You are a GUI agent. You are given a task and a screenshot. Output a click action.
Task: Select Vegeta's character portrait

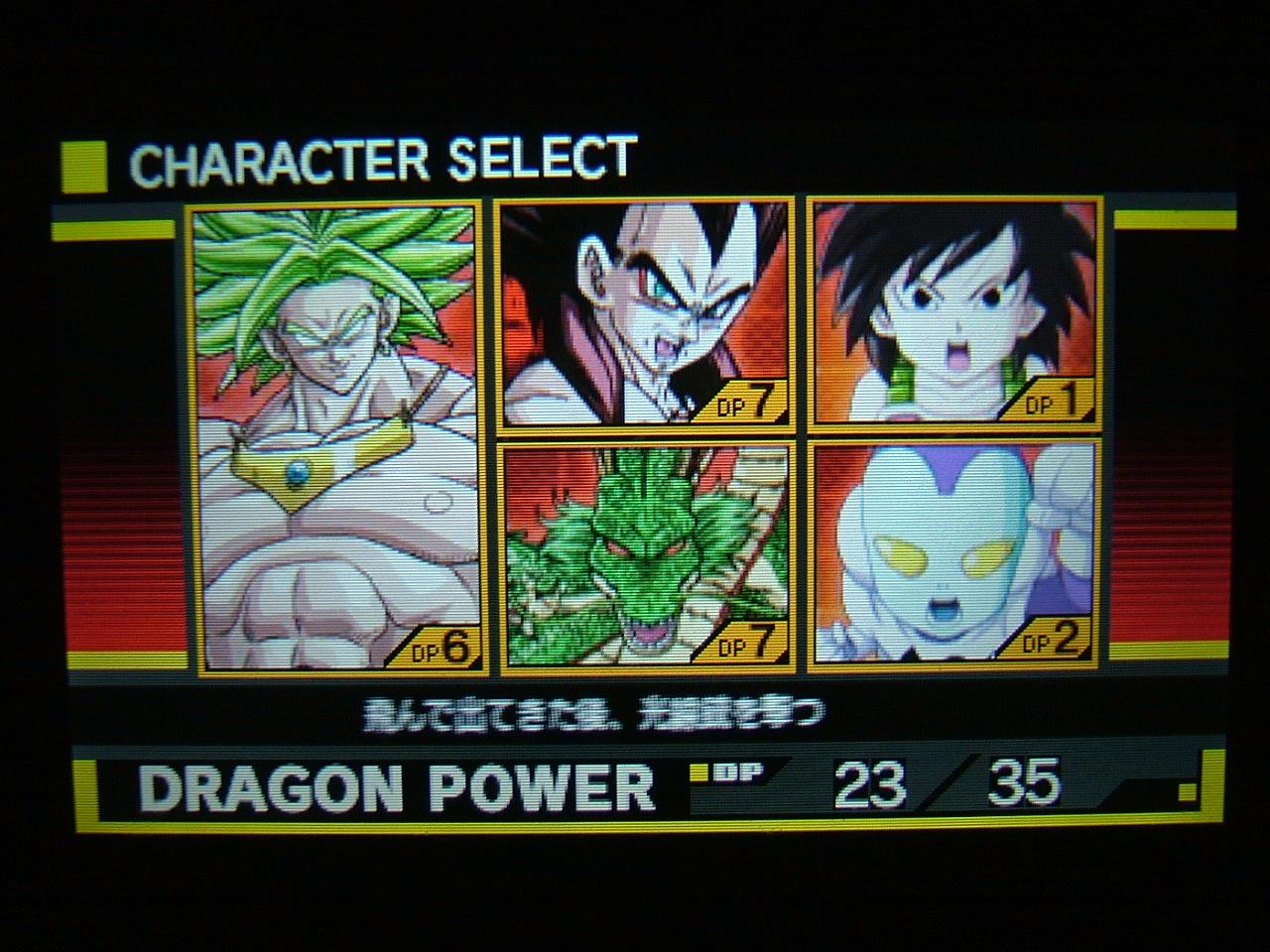tap(642, 307)
